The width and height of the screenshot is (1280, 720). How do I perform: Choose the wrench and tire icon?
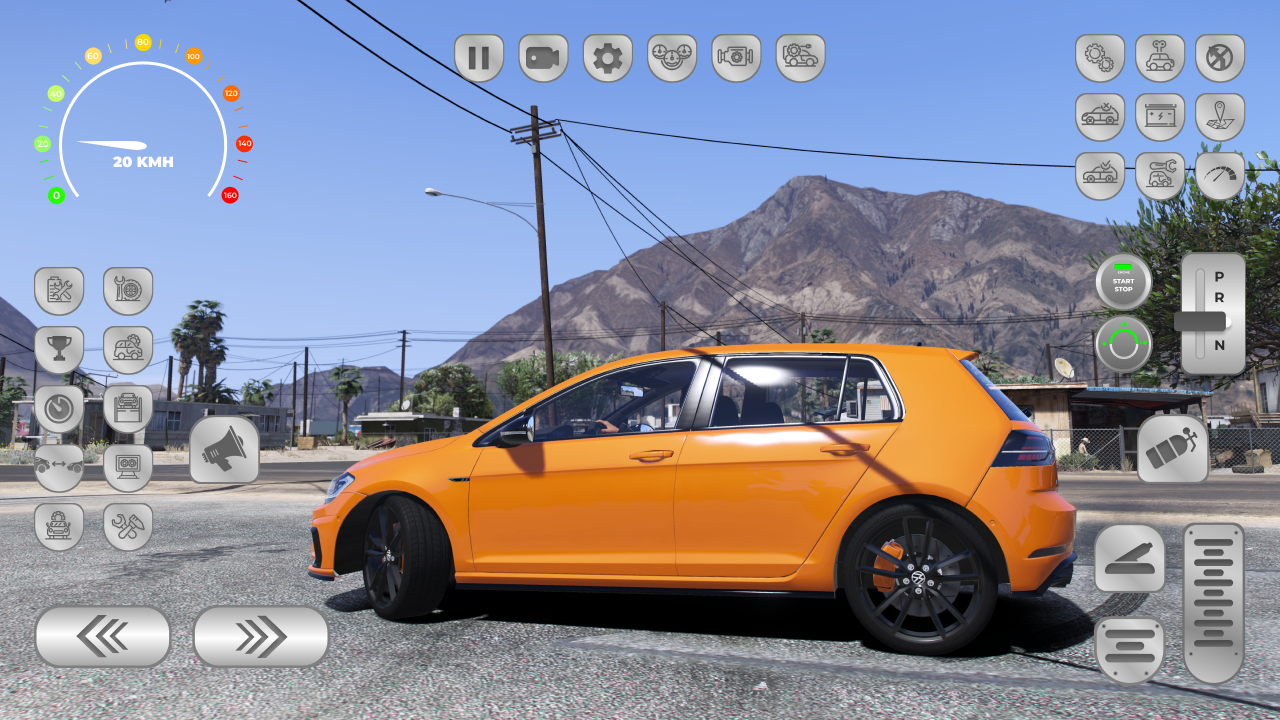pyautogui.click(x=128, y=291)
